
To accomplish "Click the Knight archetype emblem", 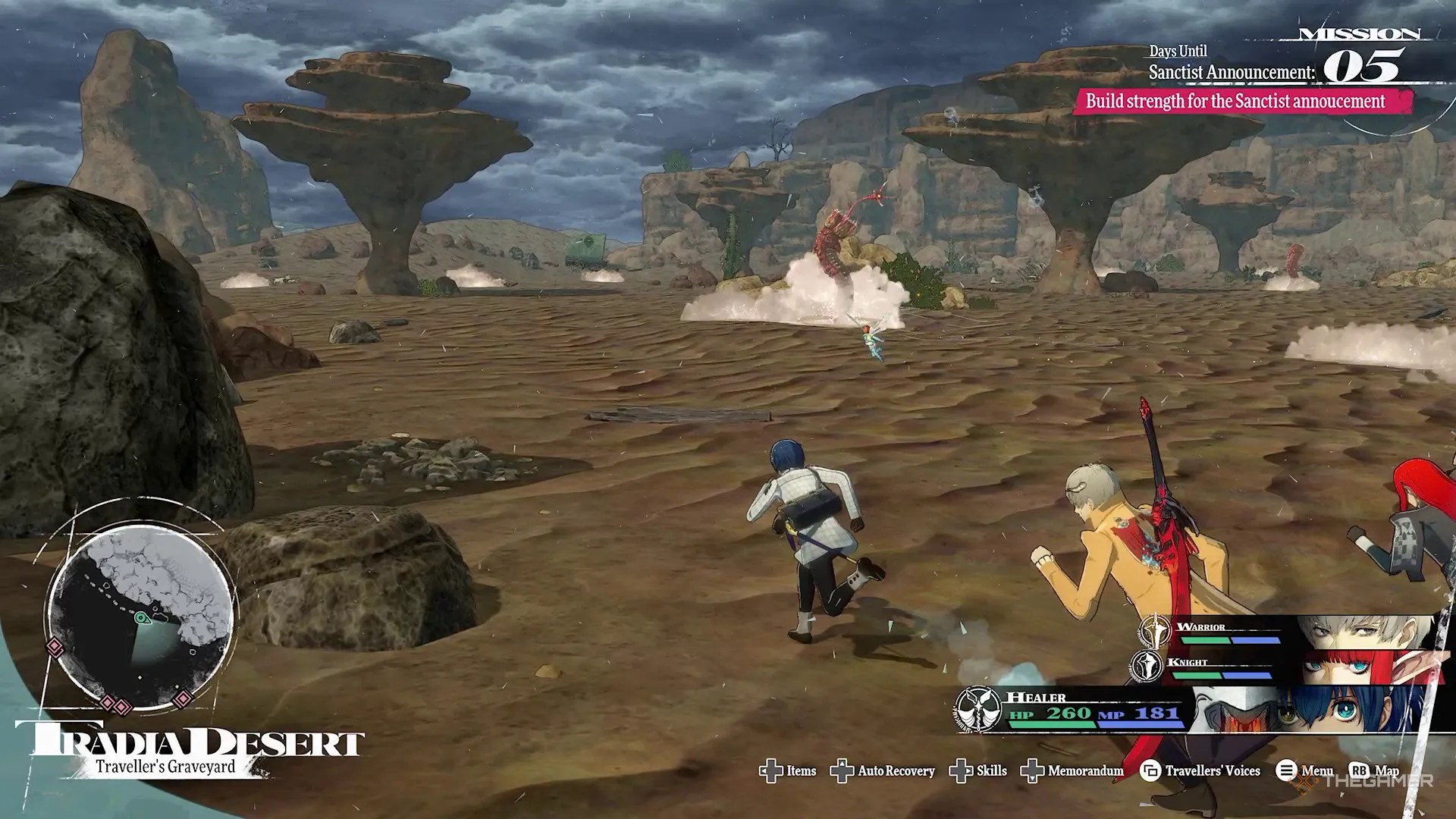I will click(x=1147, y=666).
